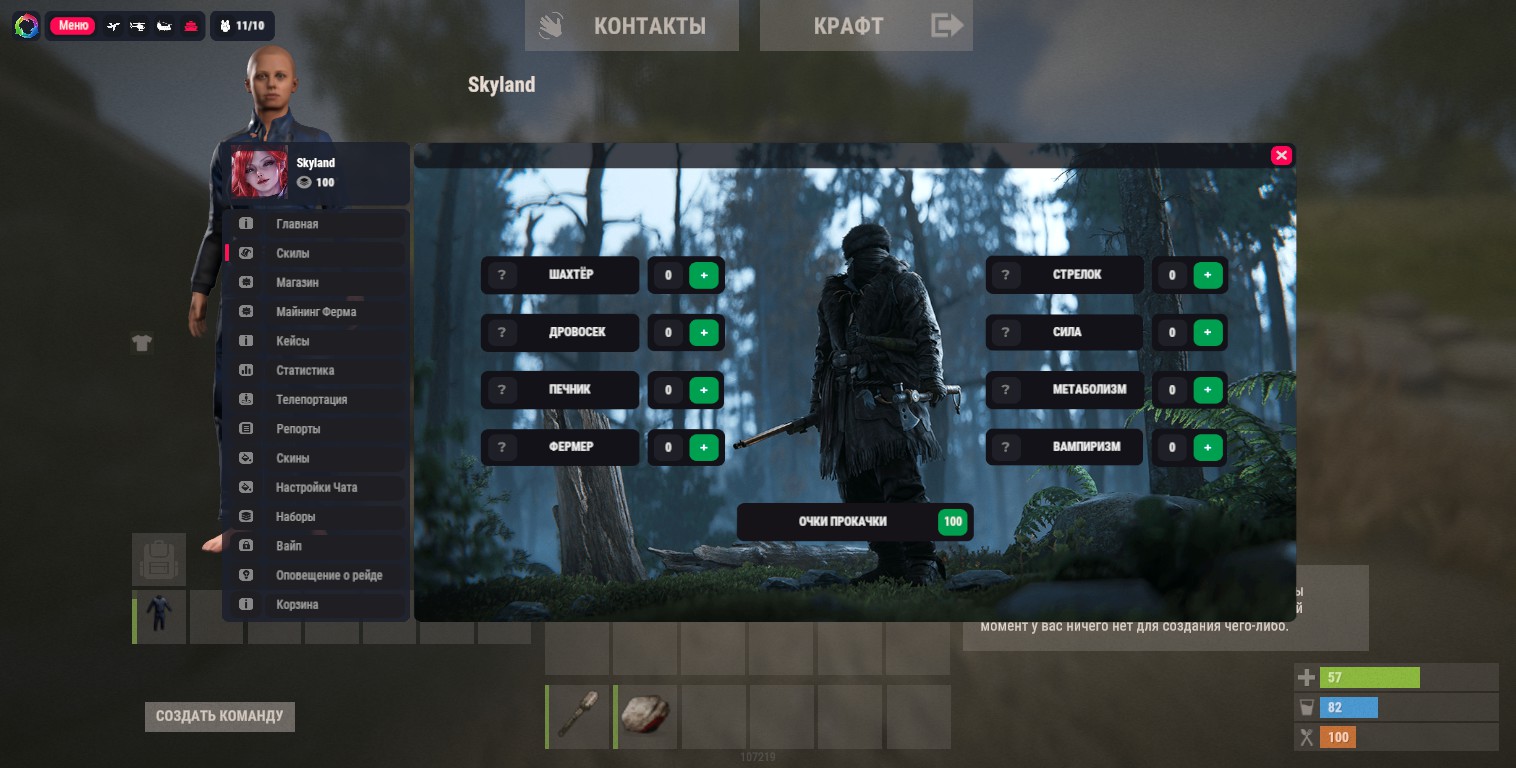Show the Статистика page

point(305,371)
